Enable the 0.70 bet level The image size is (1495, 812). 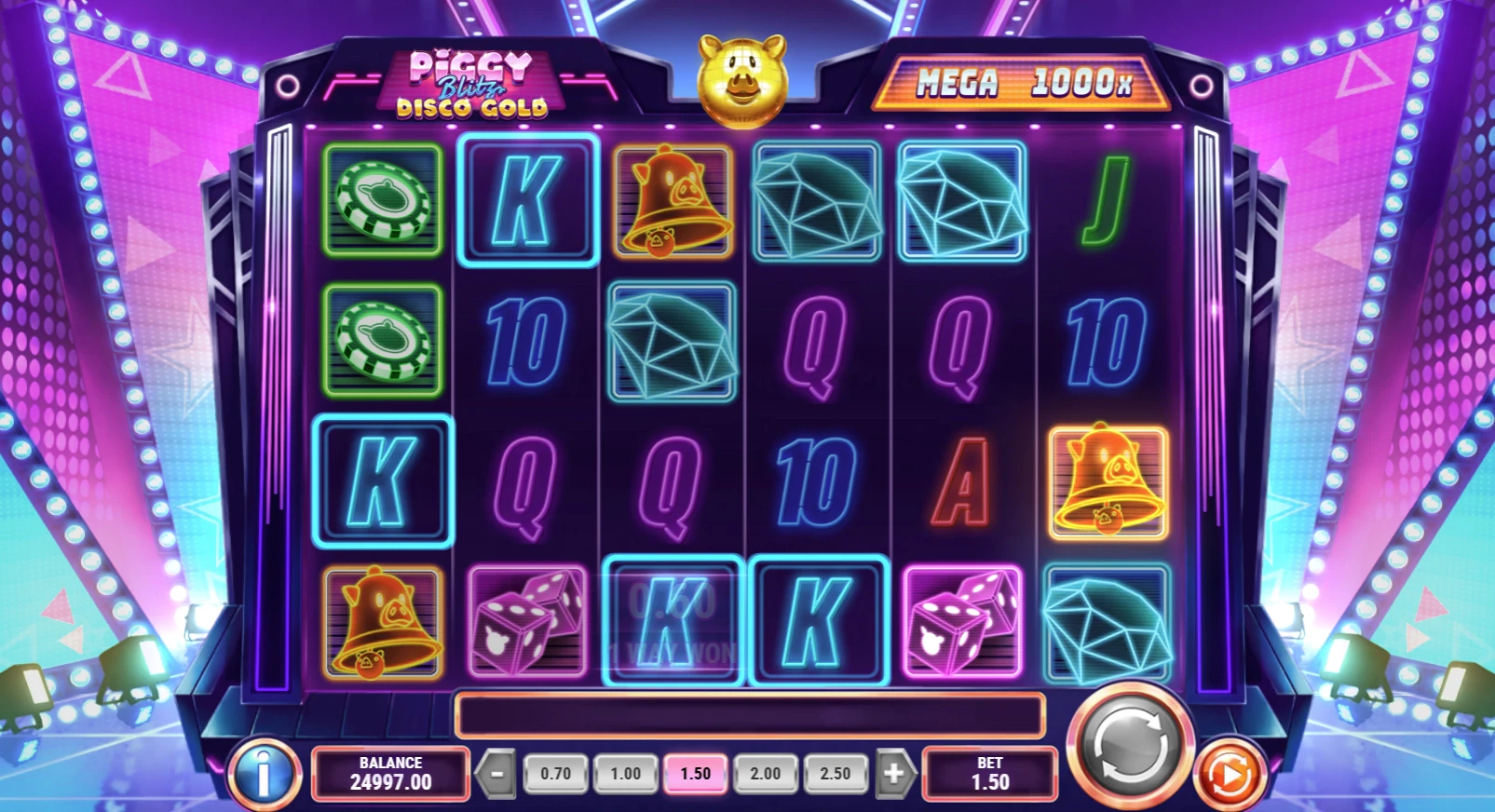click(555, 773)
